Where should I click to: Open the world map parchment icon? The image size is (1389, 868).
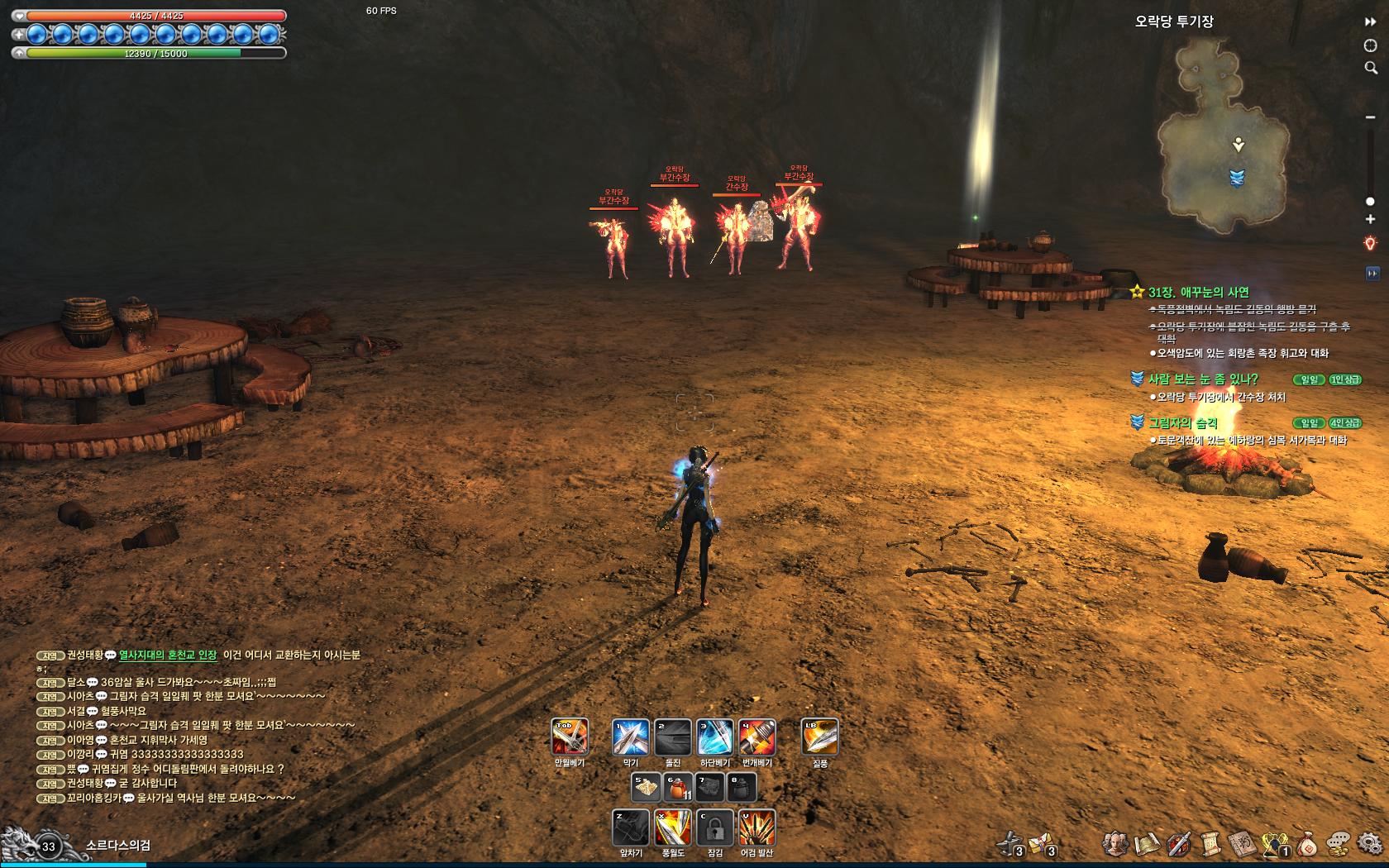(1147, 844)
